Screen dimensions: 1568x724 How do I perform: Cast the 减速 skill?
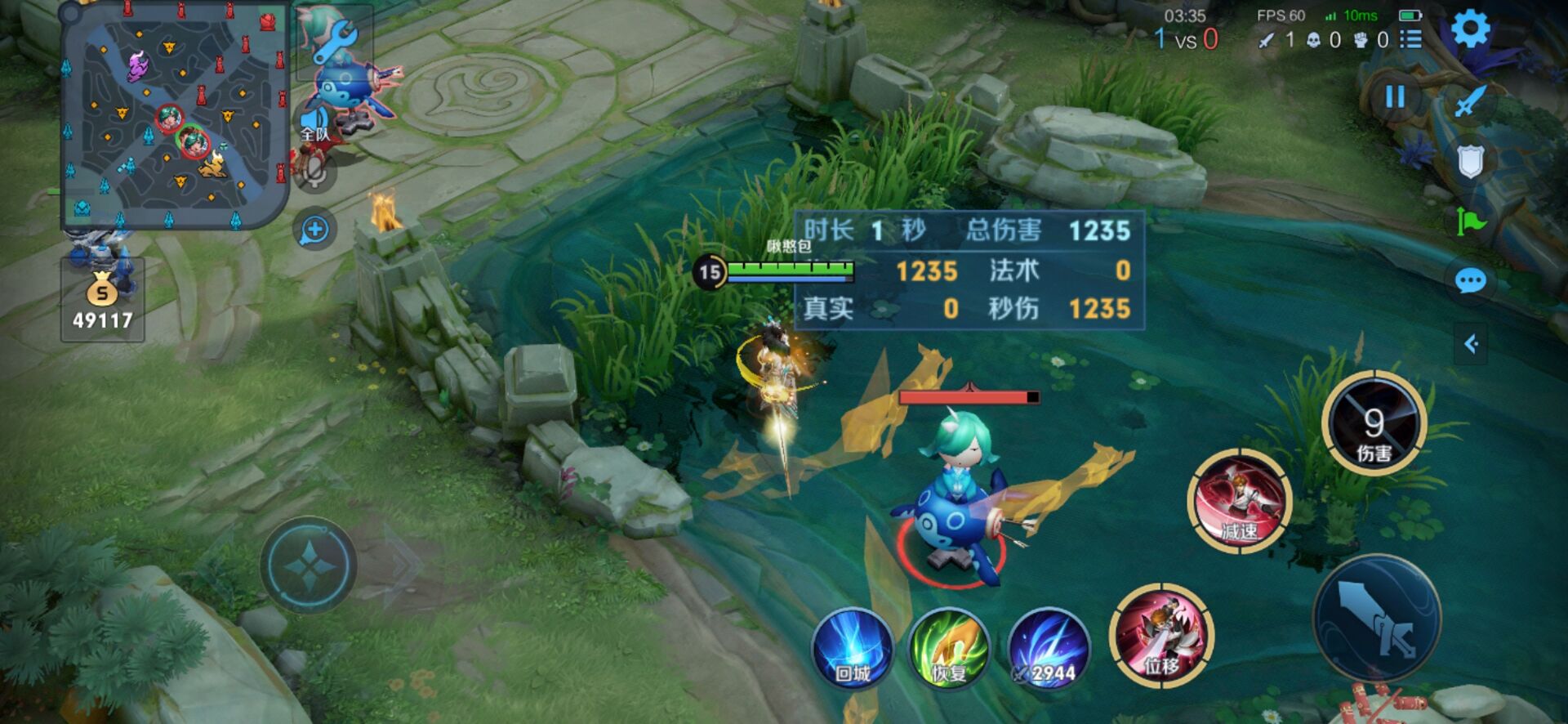(1239, 500)
